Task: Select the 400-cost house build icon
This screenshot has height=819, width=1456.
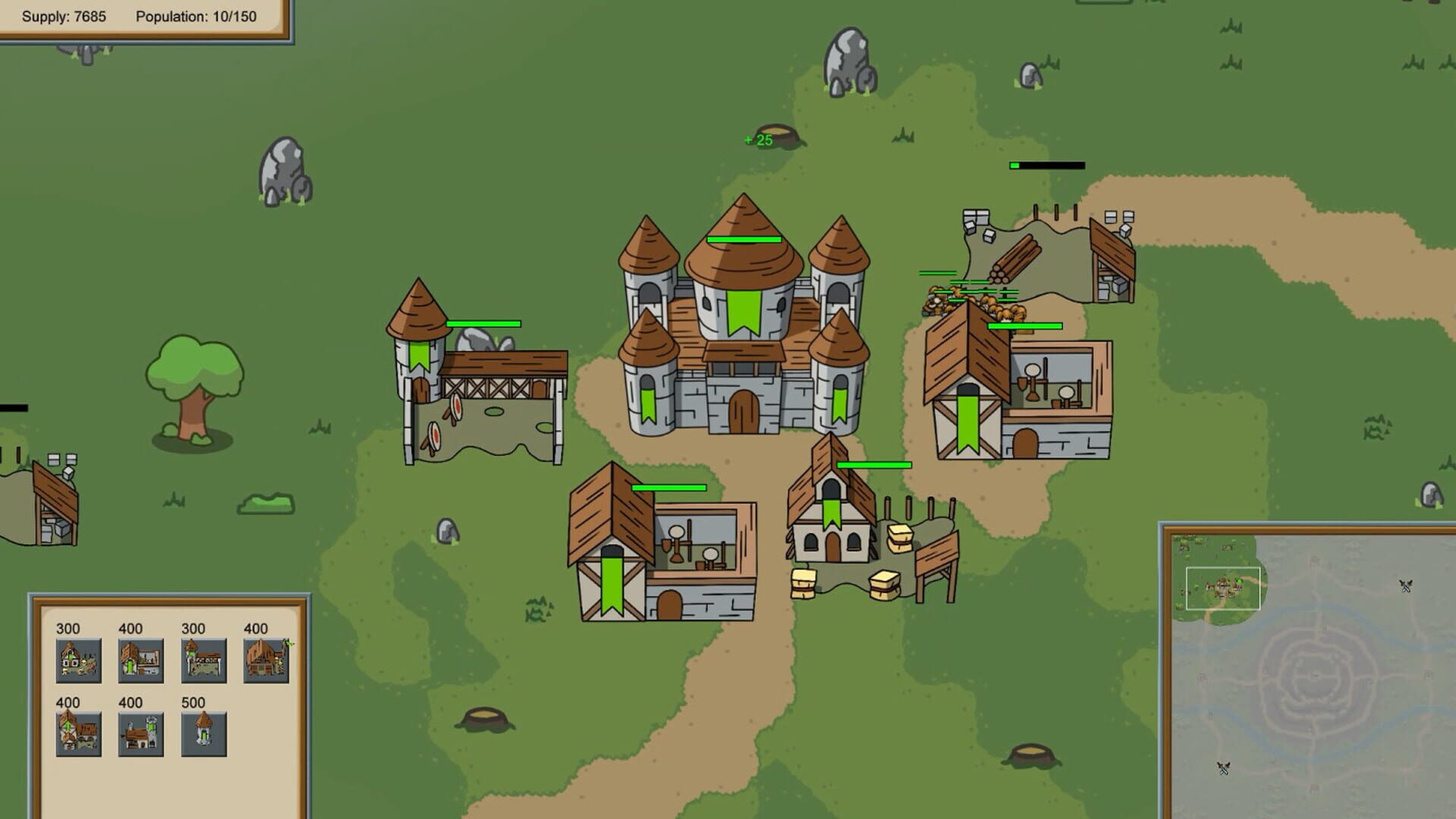Action: tap(78, 734)
